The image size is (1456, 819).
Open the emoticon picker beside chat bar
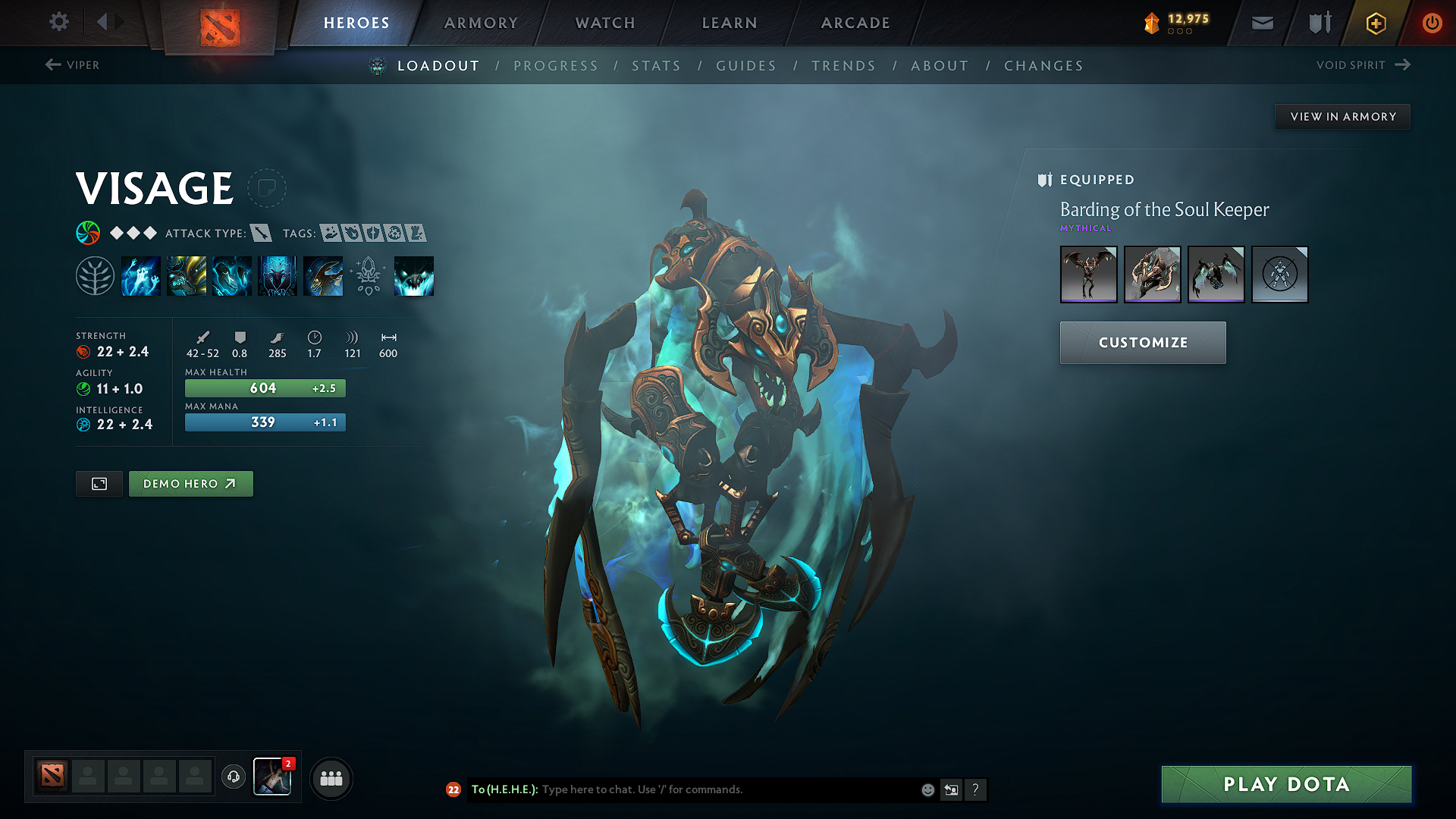[927, 789]
